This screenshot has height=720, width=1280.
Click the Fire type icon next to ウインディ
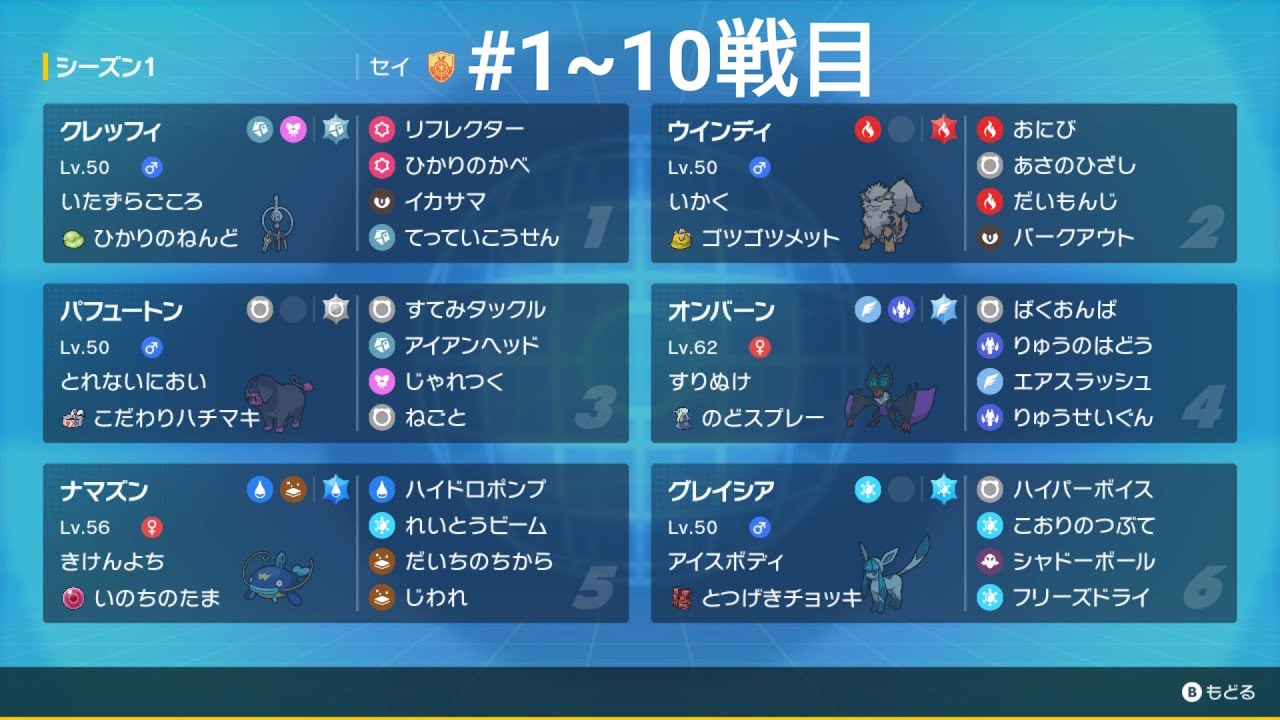pyautogui.click(x=868, y=129)
